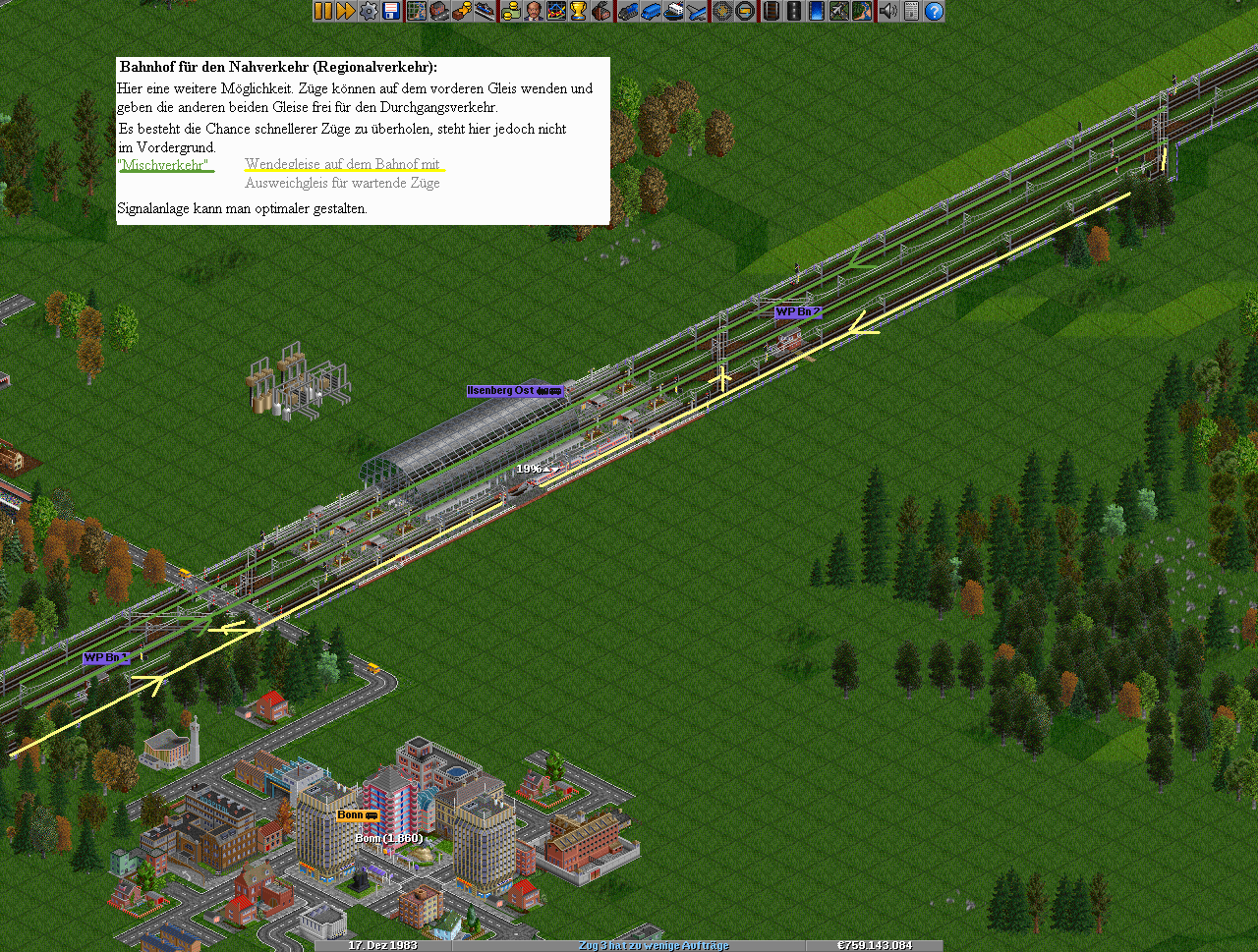Open company info via manager face
The width and height of the screenshot is (1258, 952).
point(533,11)
